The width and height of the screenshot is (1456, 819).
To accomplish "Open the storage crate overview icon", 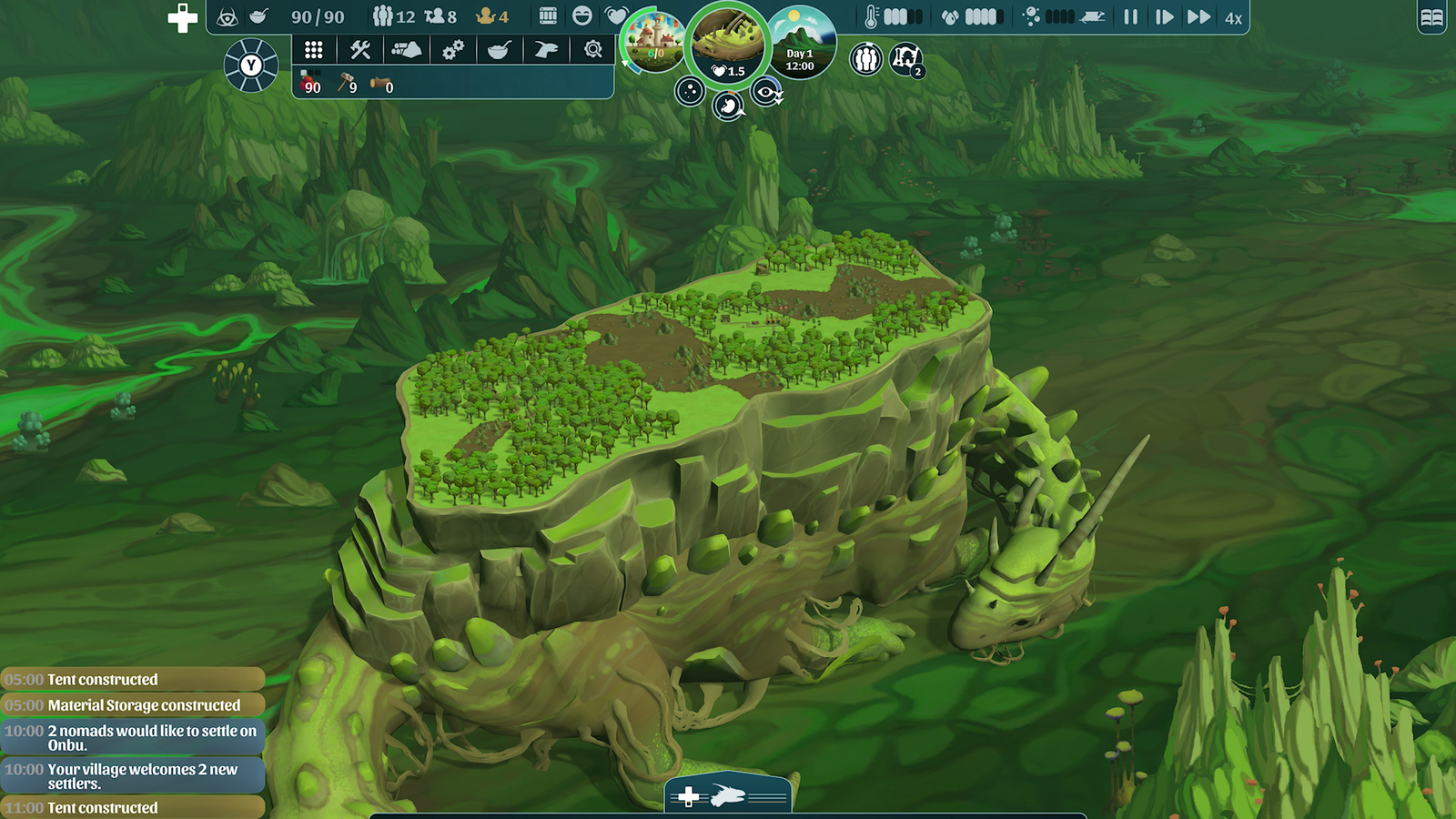I will point(548,16).
